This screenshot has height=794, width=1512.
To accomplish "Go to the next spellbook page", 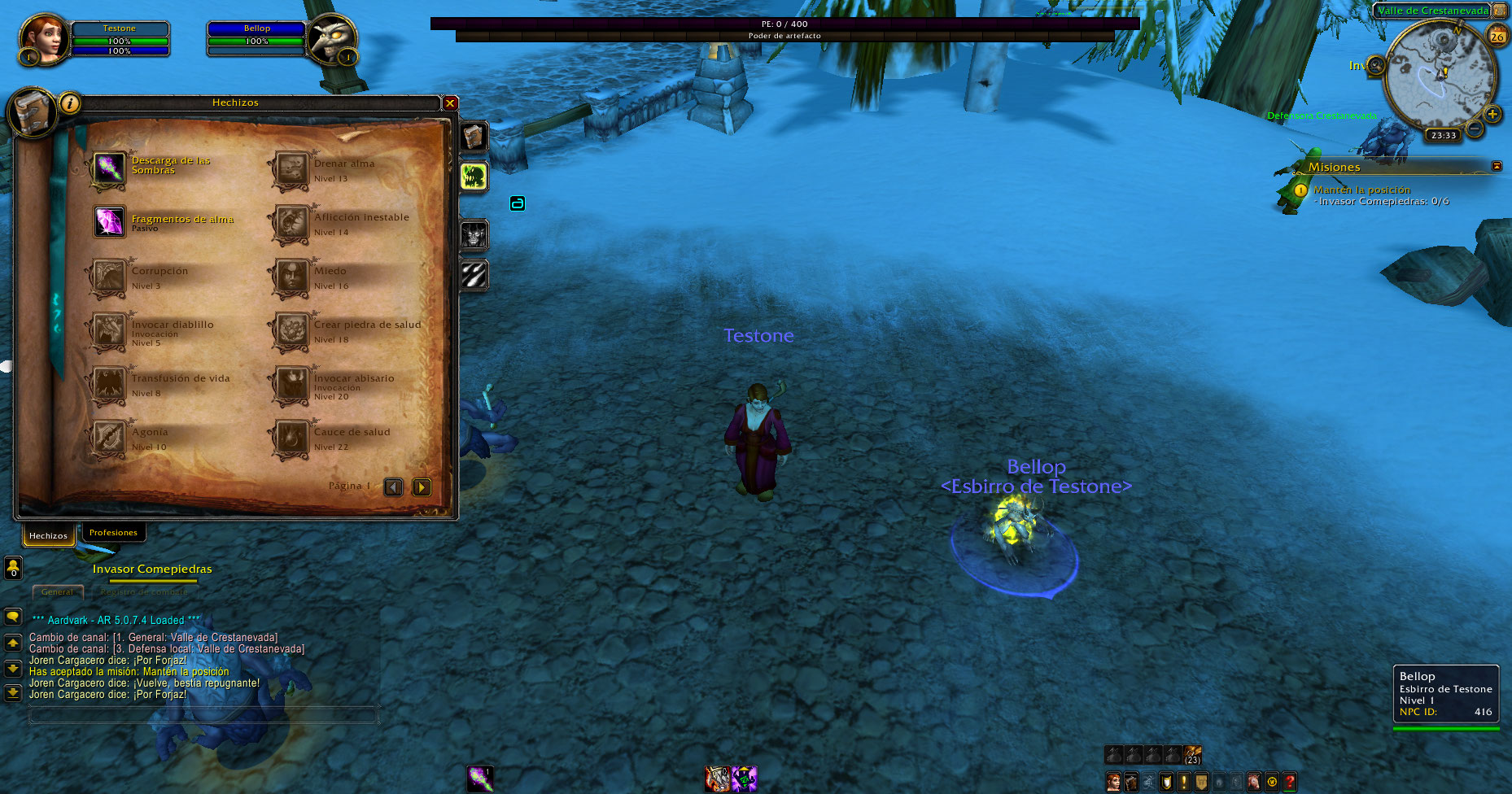I will click(422, 487).
